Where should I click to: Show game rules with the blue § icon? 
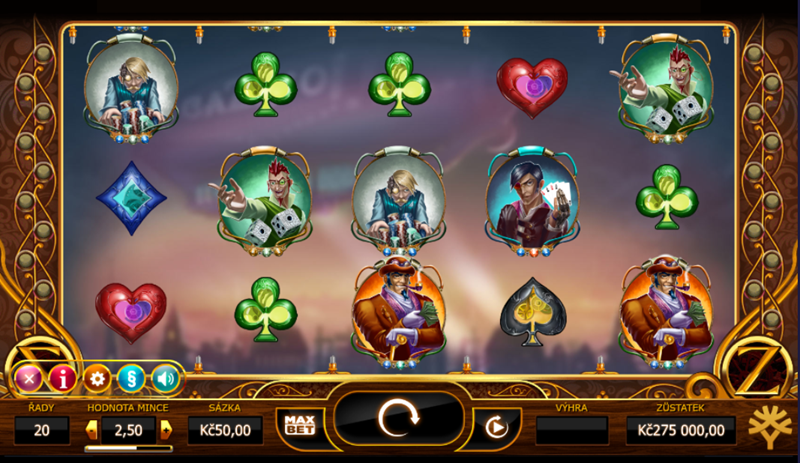pyautogui.click(x=131, y=378)
